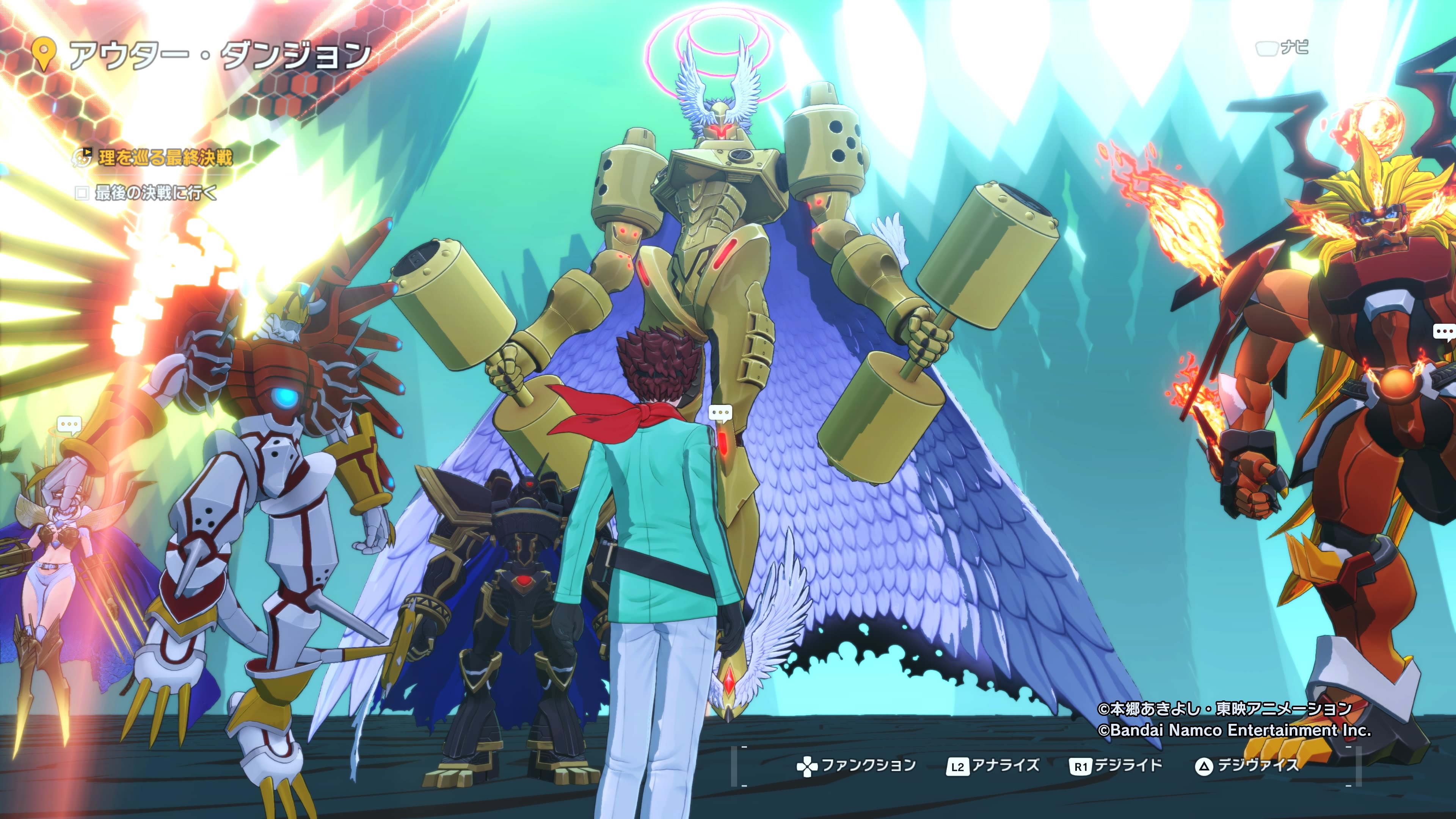The image size is (1456, 819).
Task: Click the yellow location pin icon
Action: 44,54
